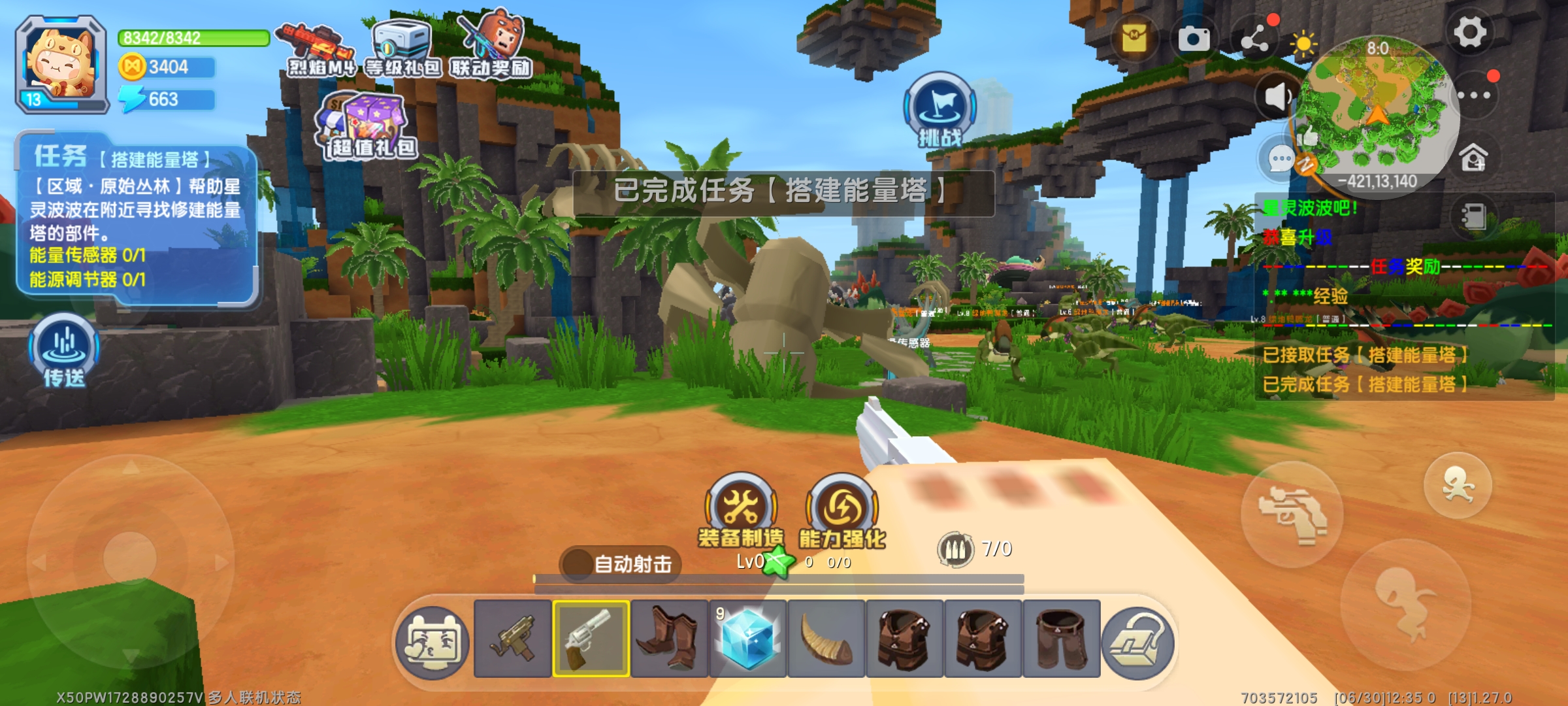Claim the 等级礼包 level pack
The image size is (1568, 706).
(402, 49)
